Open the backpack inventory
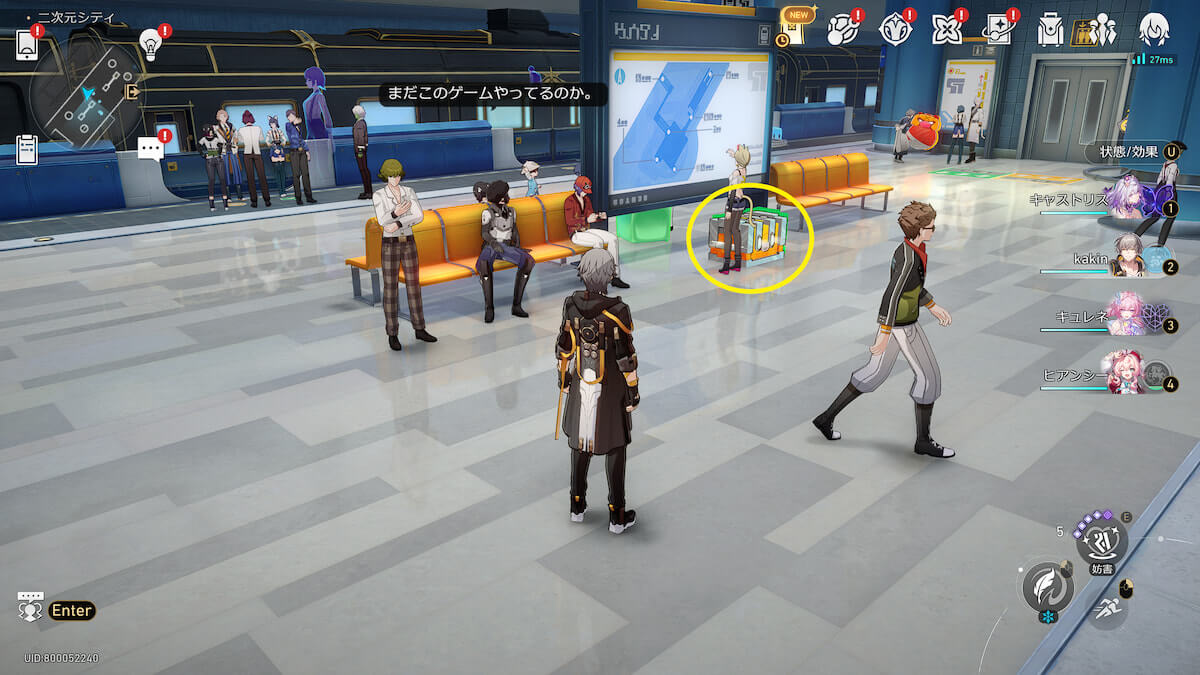The image size is (1200, 675). click(1050, 31)
